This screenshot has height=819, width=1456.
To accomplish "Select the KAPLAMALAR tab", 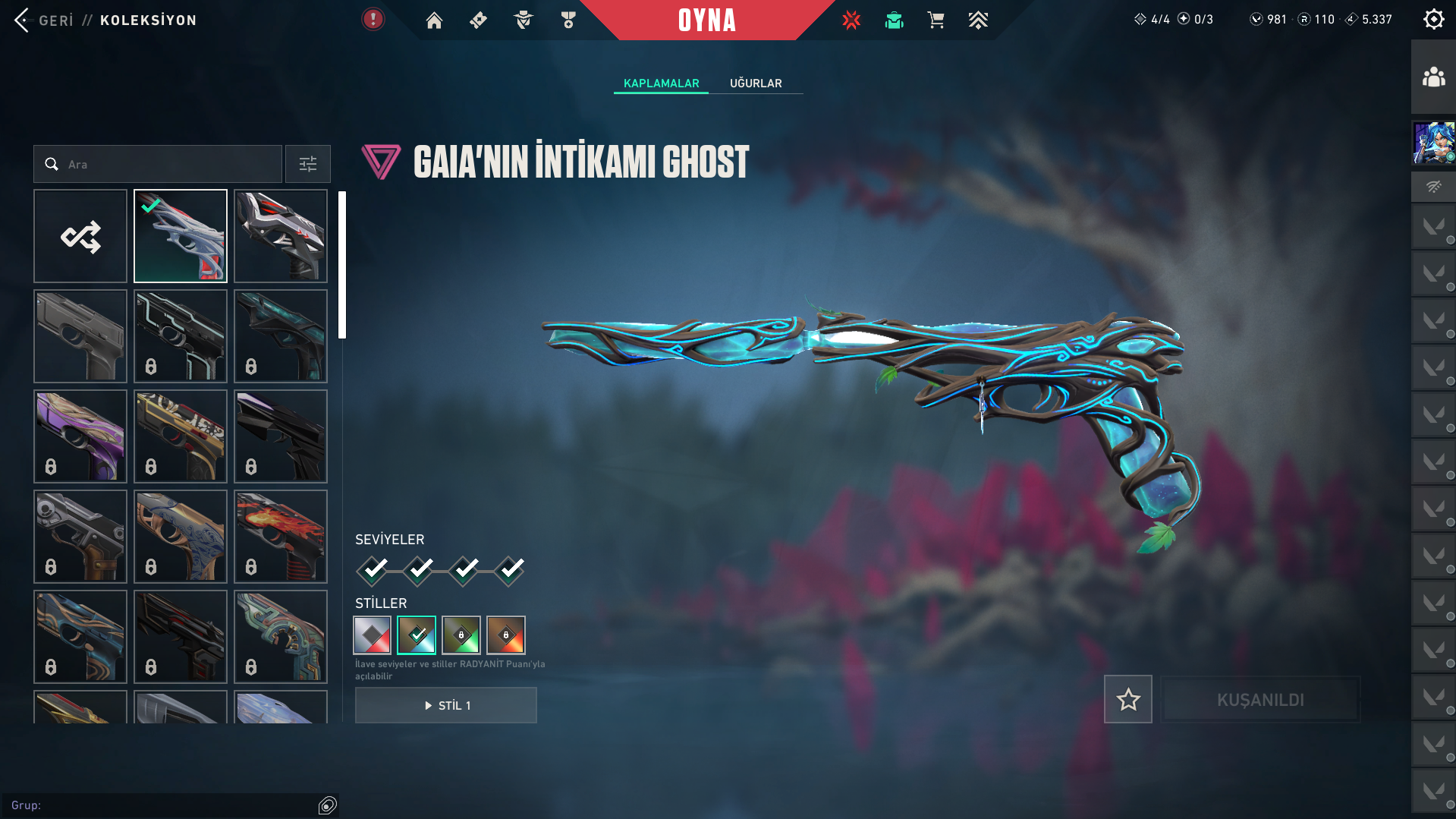I will click(x=661, y=83).
